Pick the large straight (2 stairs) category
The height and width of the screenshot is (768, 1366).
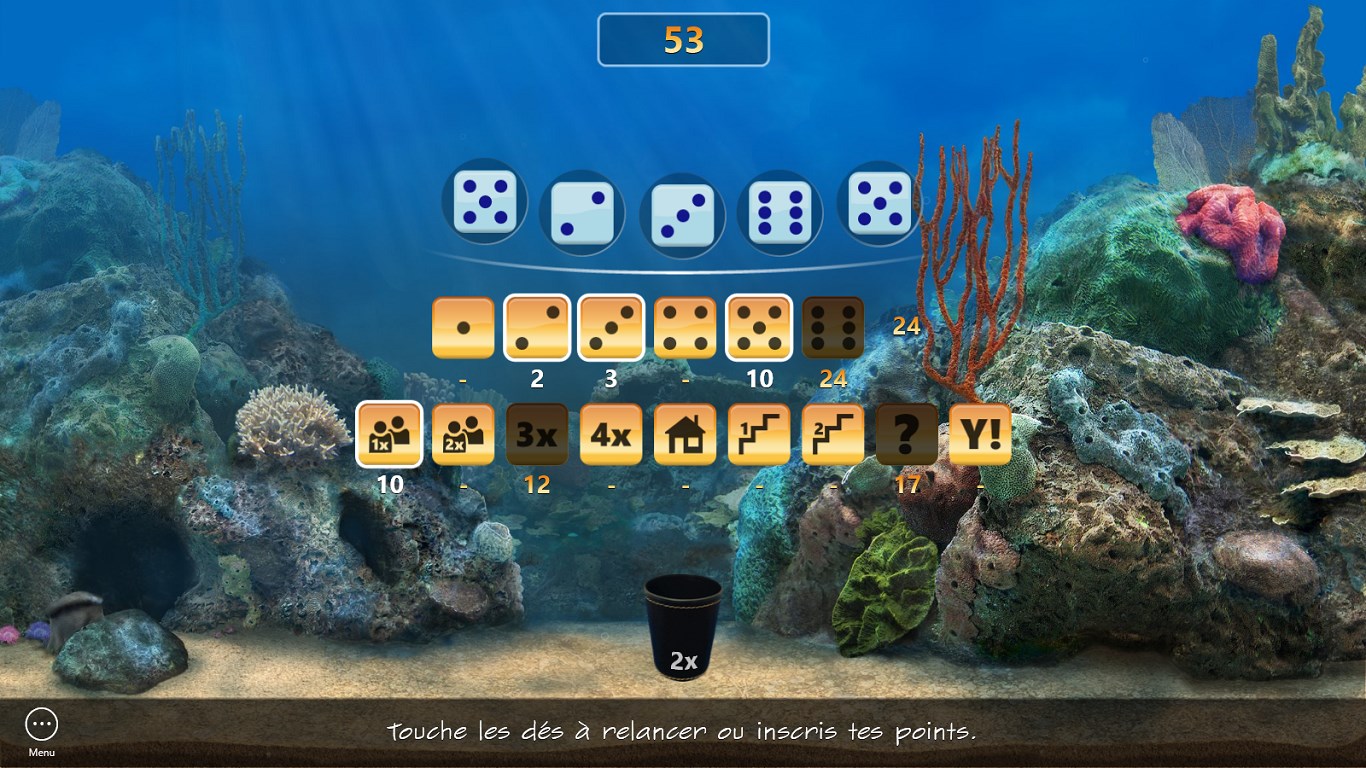click(833, 435)
